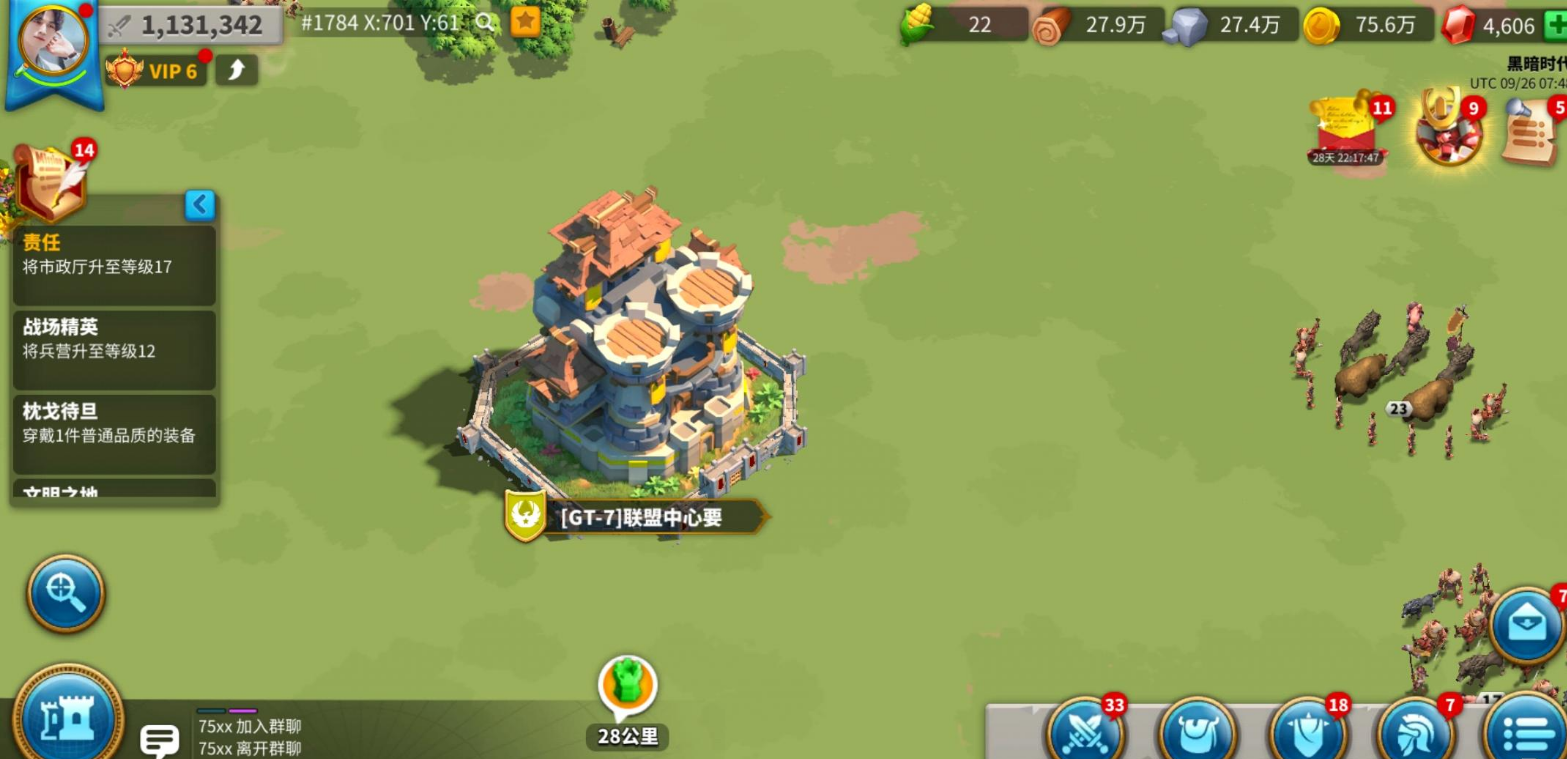Viewport: 1567px width, 759px height.
Task: Open the red scroll event with timer
Action: [x=1346, y=129]
